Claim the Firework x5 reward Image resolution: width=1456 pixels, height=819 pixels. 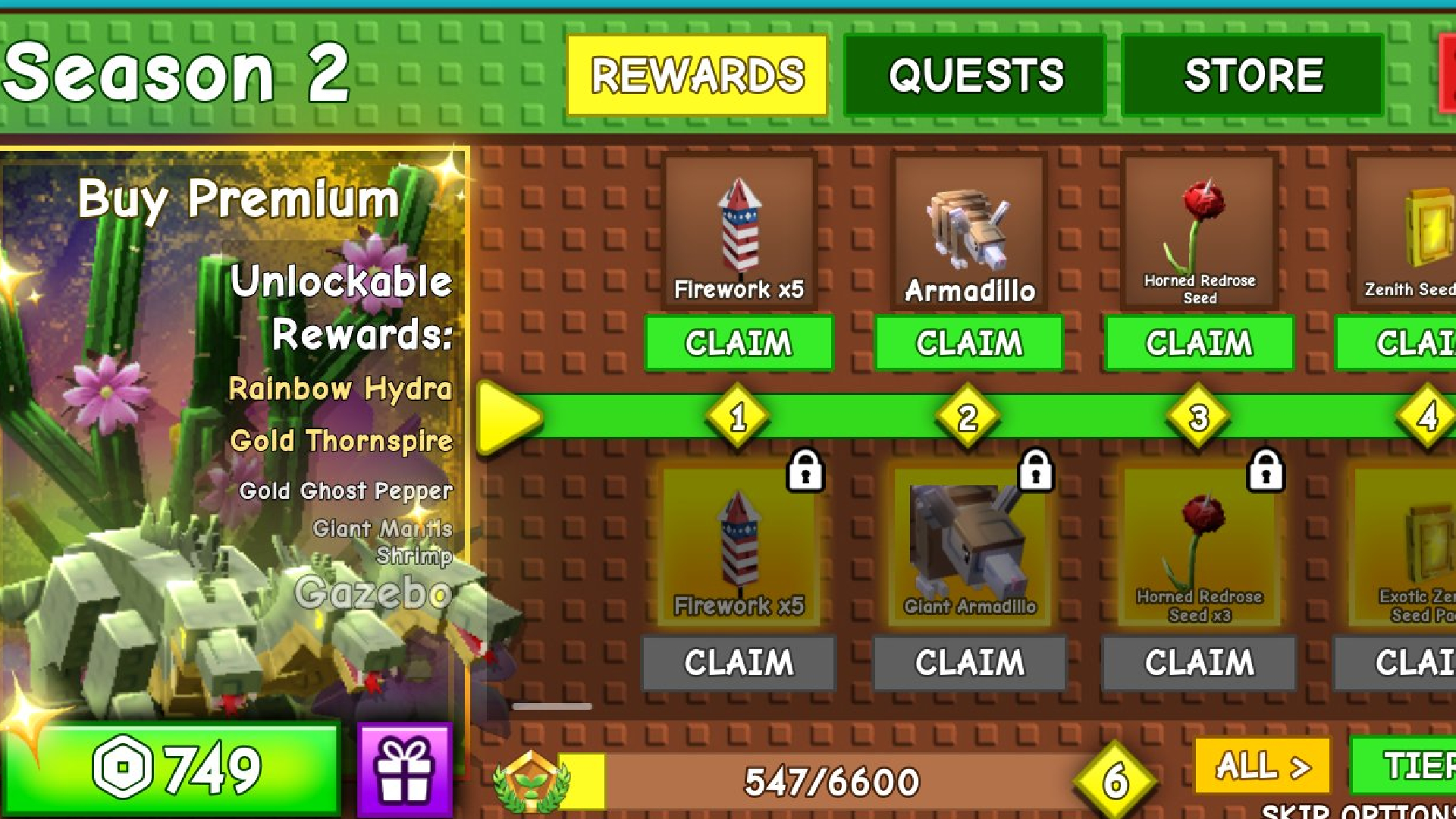(x=738, y=343)
